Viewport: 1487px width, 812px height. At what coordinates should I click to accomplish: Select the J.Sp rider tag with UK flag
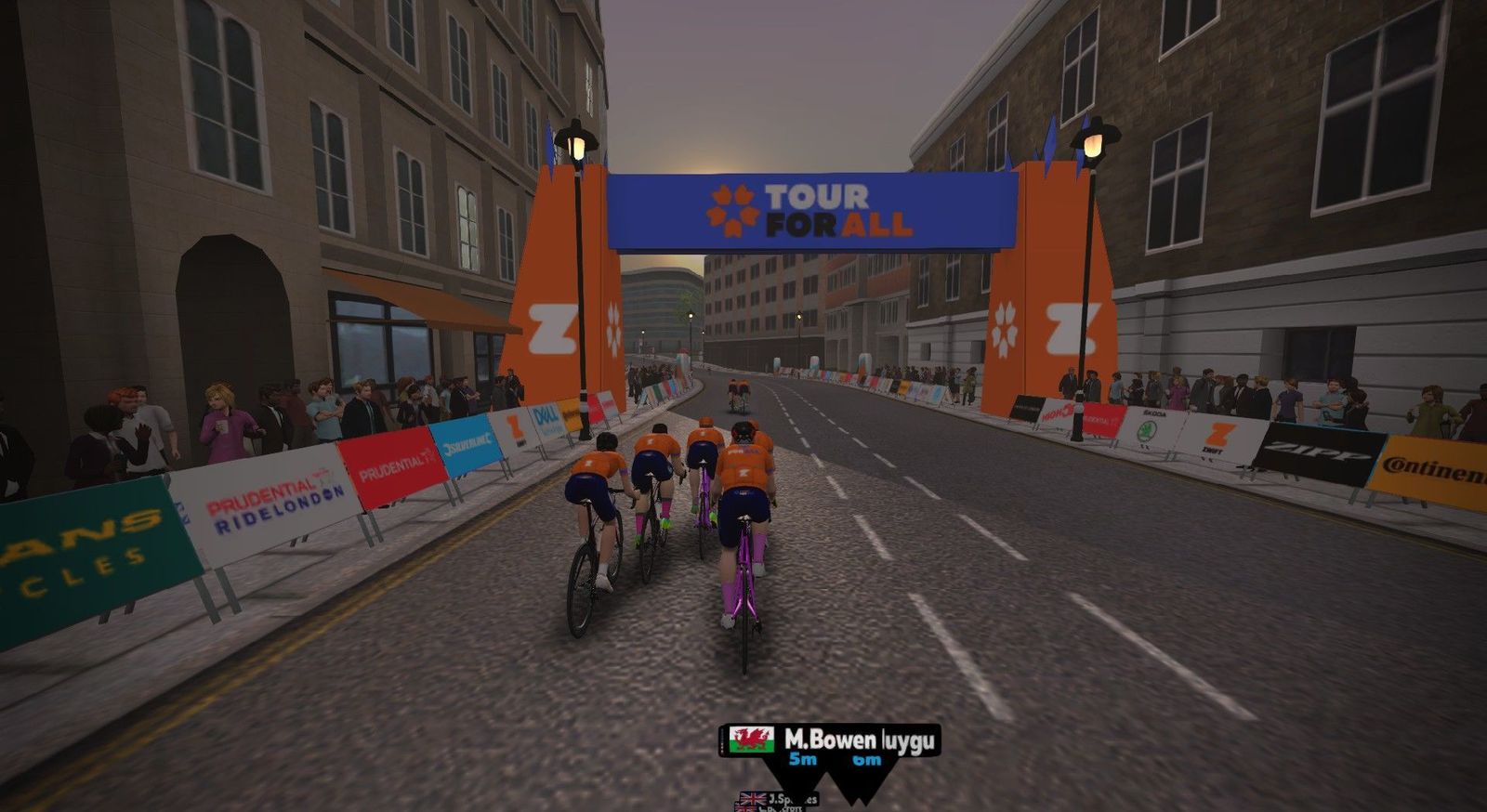coord(778,798)
